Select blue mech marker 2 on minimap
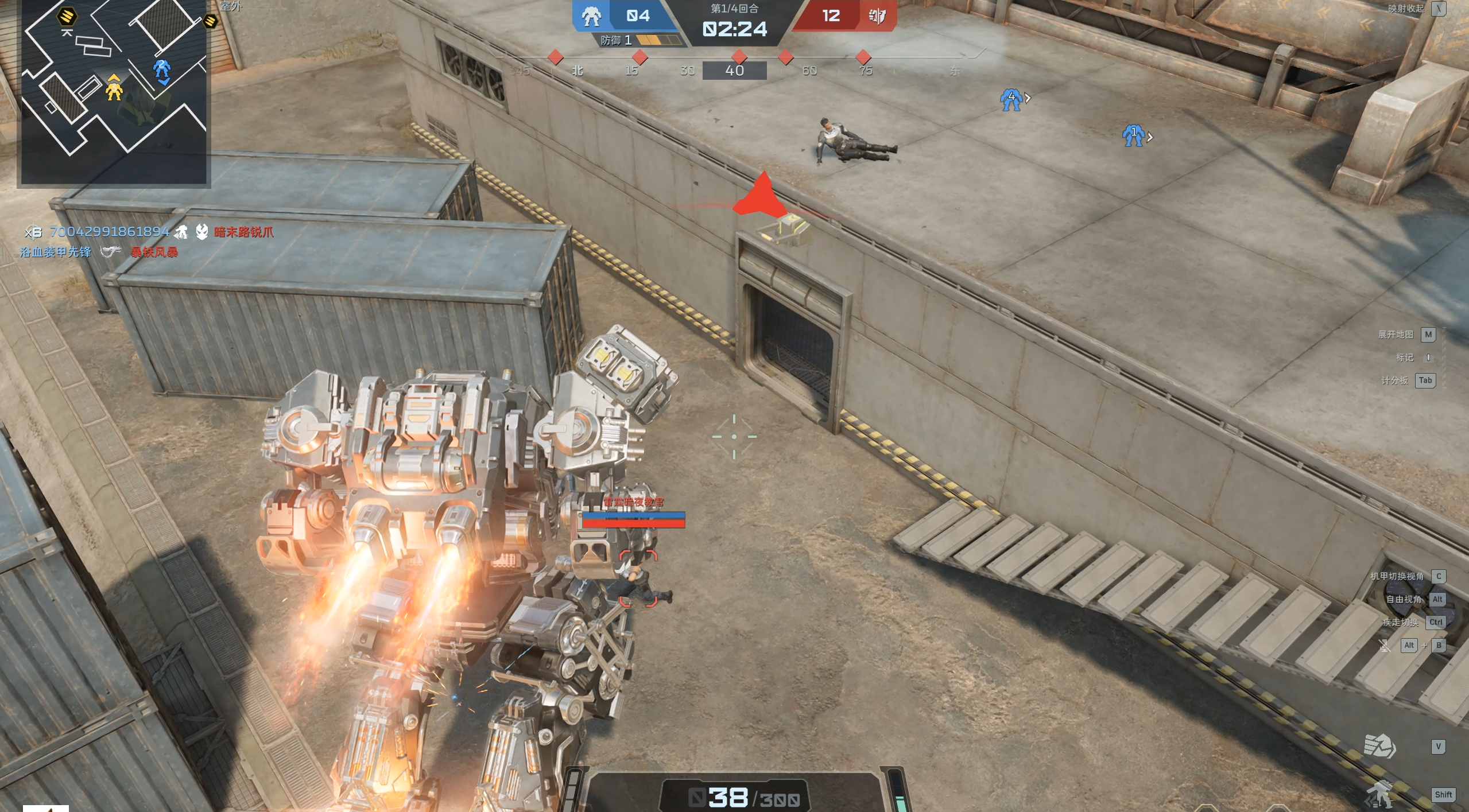Screen dimensions: 1469x812 click(x=162, y=69)
